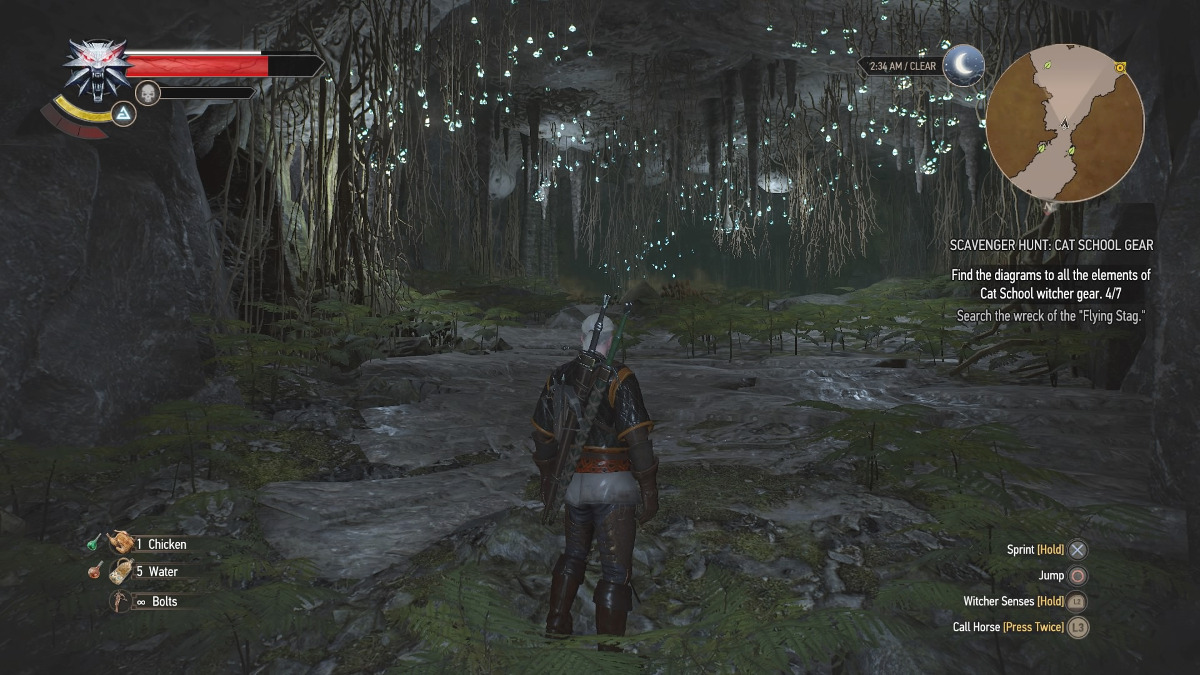The image size is (1200, 675).
Task: Select the topmost herb leaf marker on minimap
Action: click(1047, 64)
